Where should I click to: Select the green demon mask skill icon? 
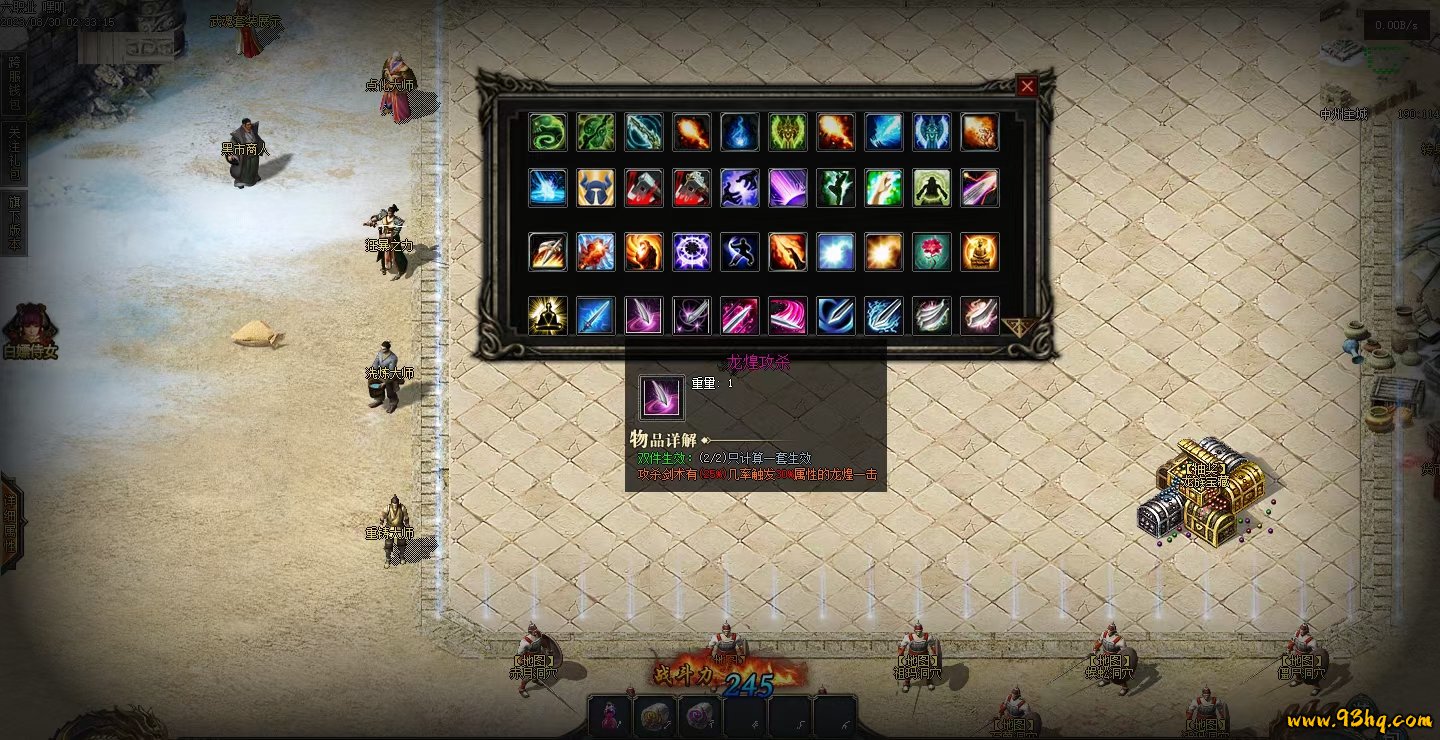coord(788,132)
